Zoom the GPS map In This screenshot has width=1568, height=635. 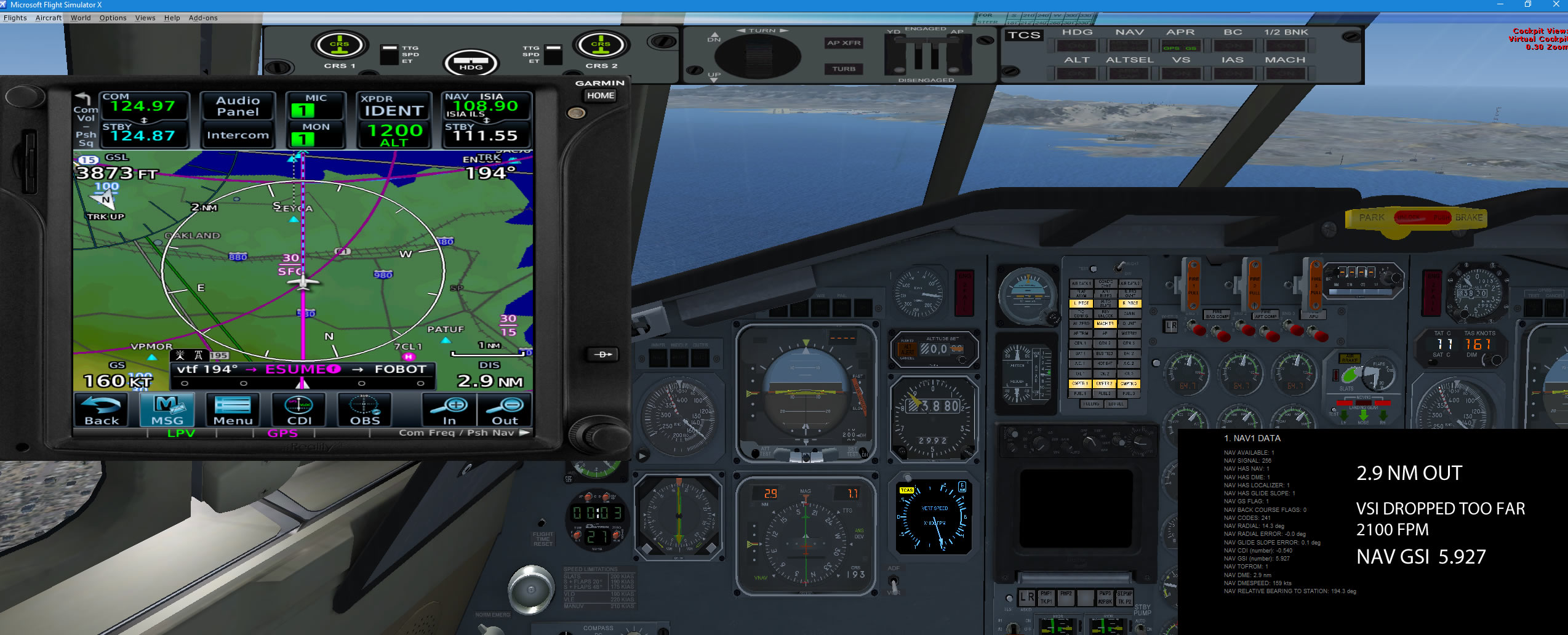tap(450, 410)
